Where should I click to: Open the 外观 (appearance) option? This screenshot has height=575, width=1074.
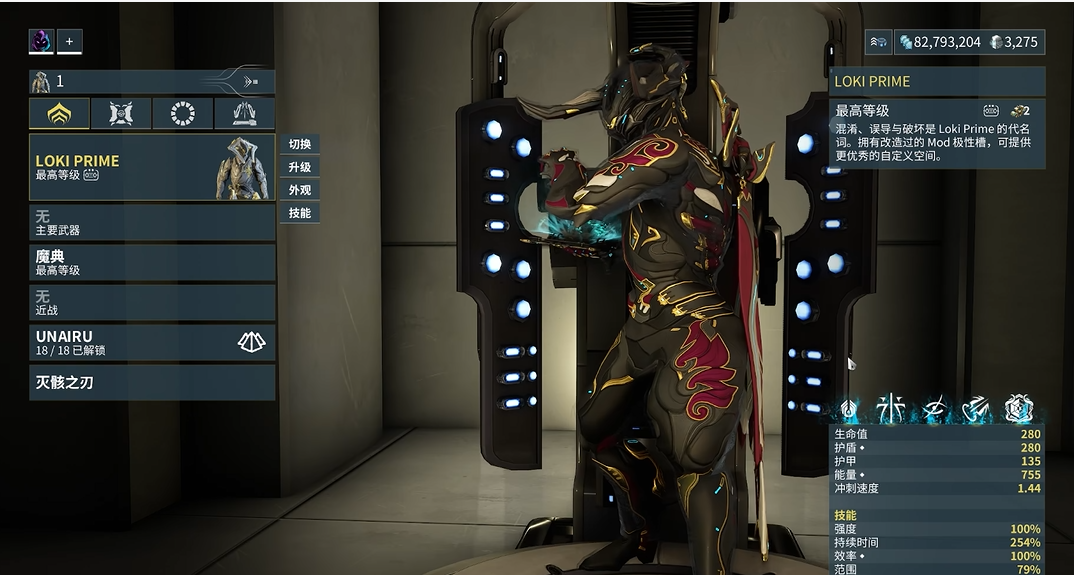click(x=300, y=190)
